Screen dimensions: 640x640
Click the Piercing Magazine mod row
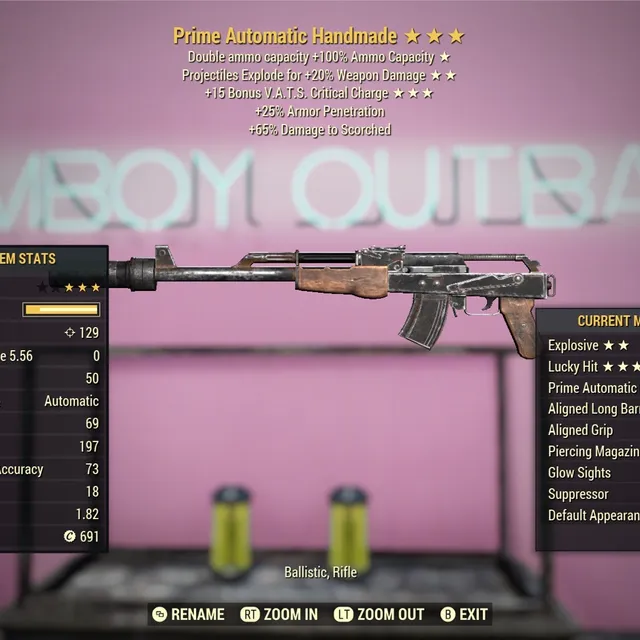click(592, 452)
